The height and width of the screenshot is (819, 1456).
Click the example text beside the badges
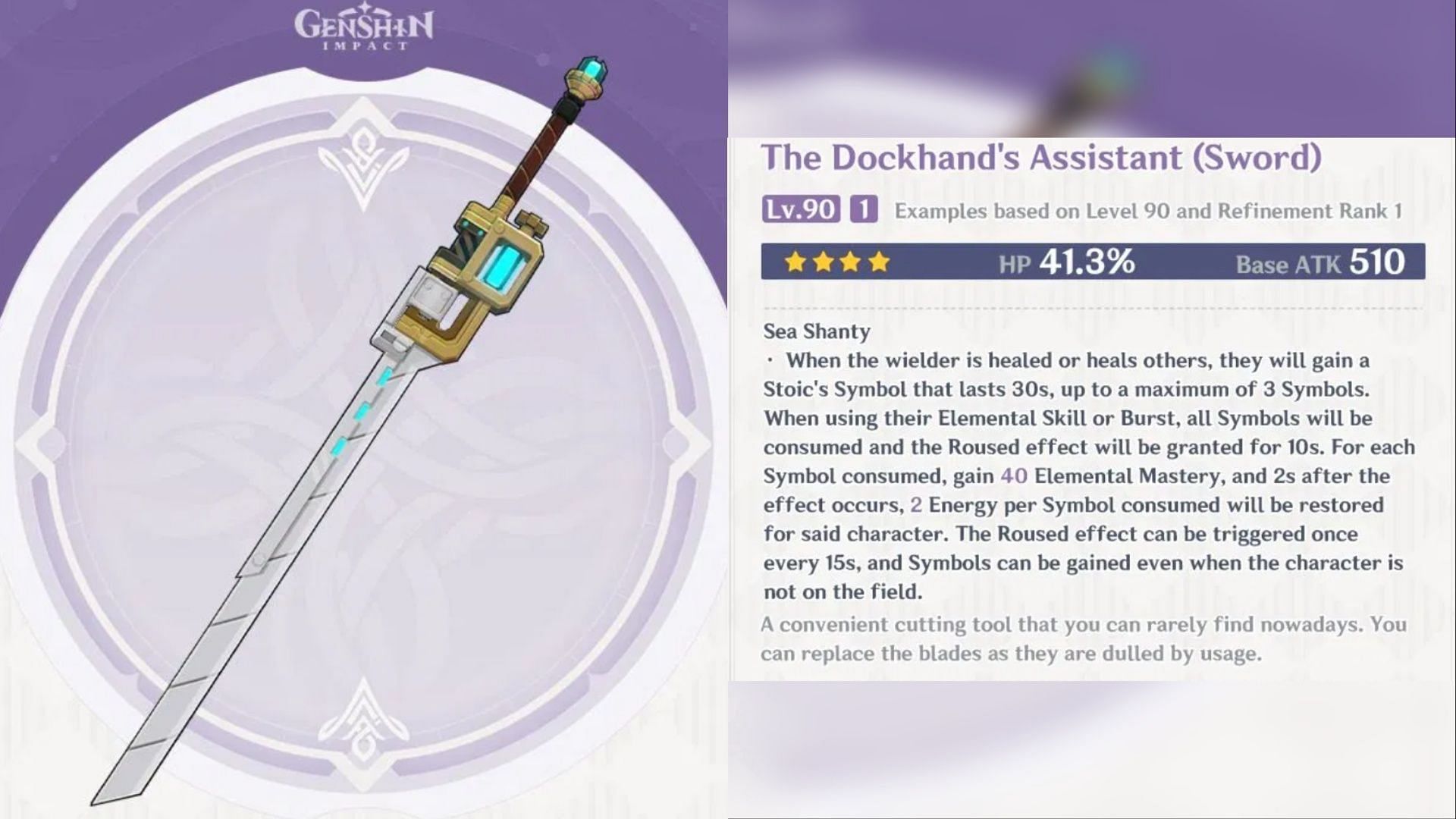[1153, 212]
